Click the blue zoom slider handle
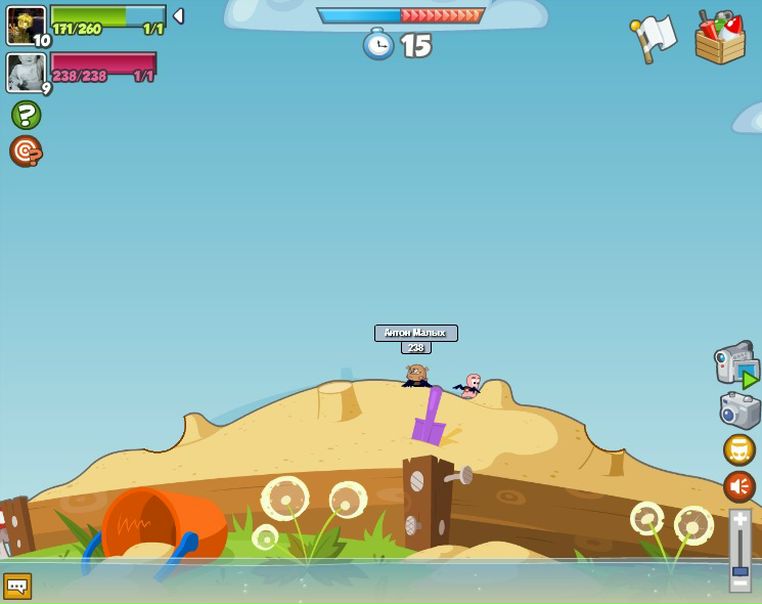Viewport: 762px width, 604px height. click(740, 571)
